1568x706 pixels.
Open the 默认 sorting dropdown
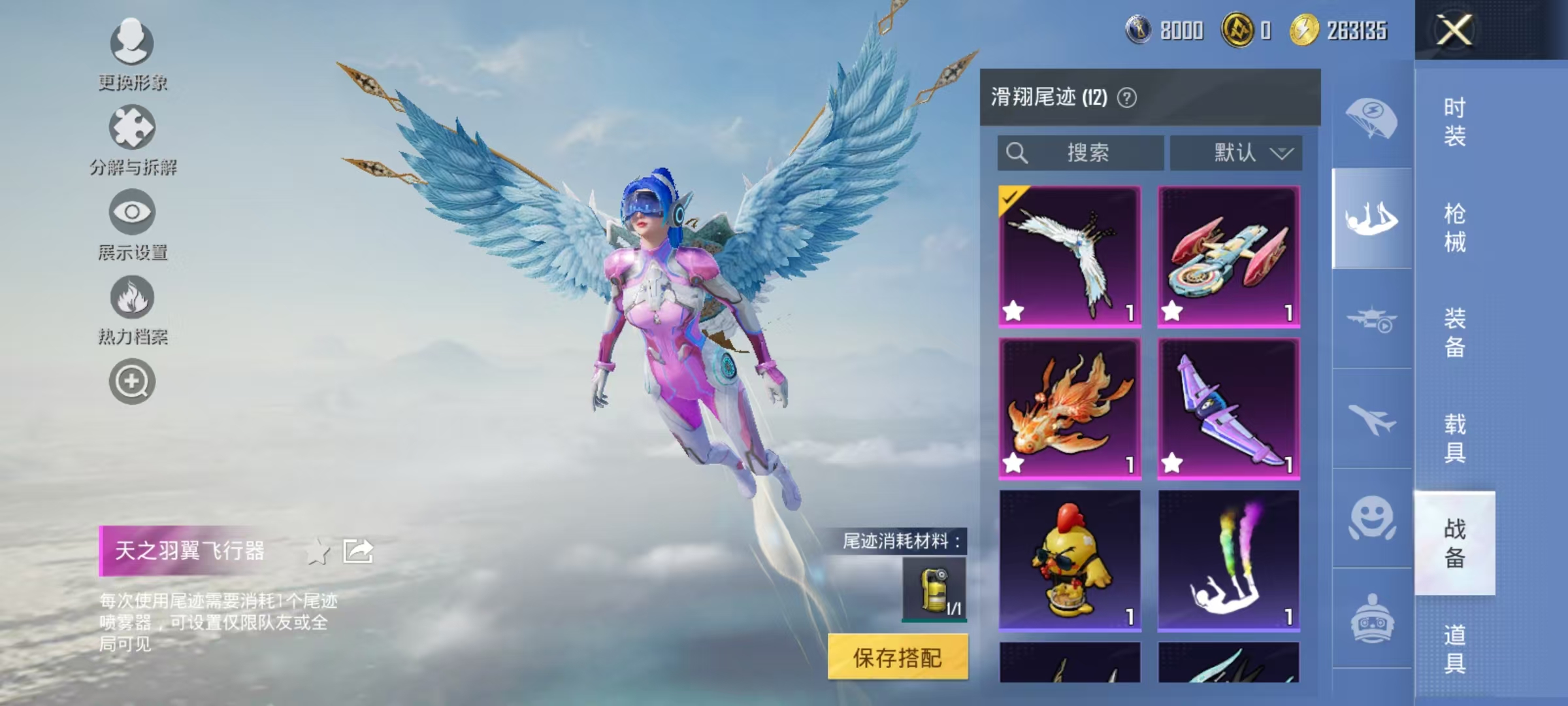(1236, 152)
